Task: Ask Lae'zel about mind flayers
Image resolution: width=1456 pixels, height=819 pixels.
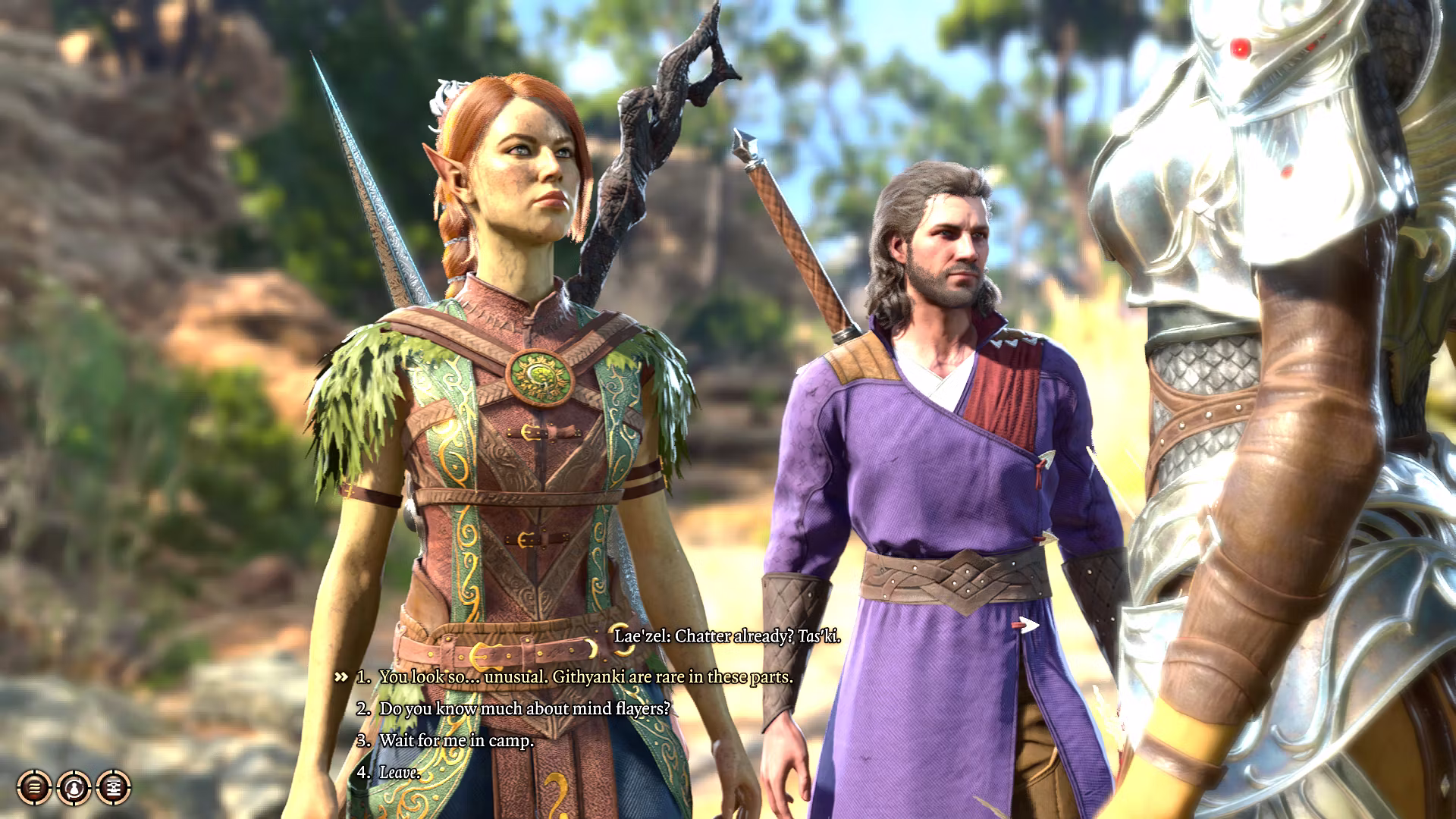Action: pos(525,708)
